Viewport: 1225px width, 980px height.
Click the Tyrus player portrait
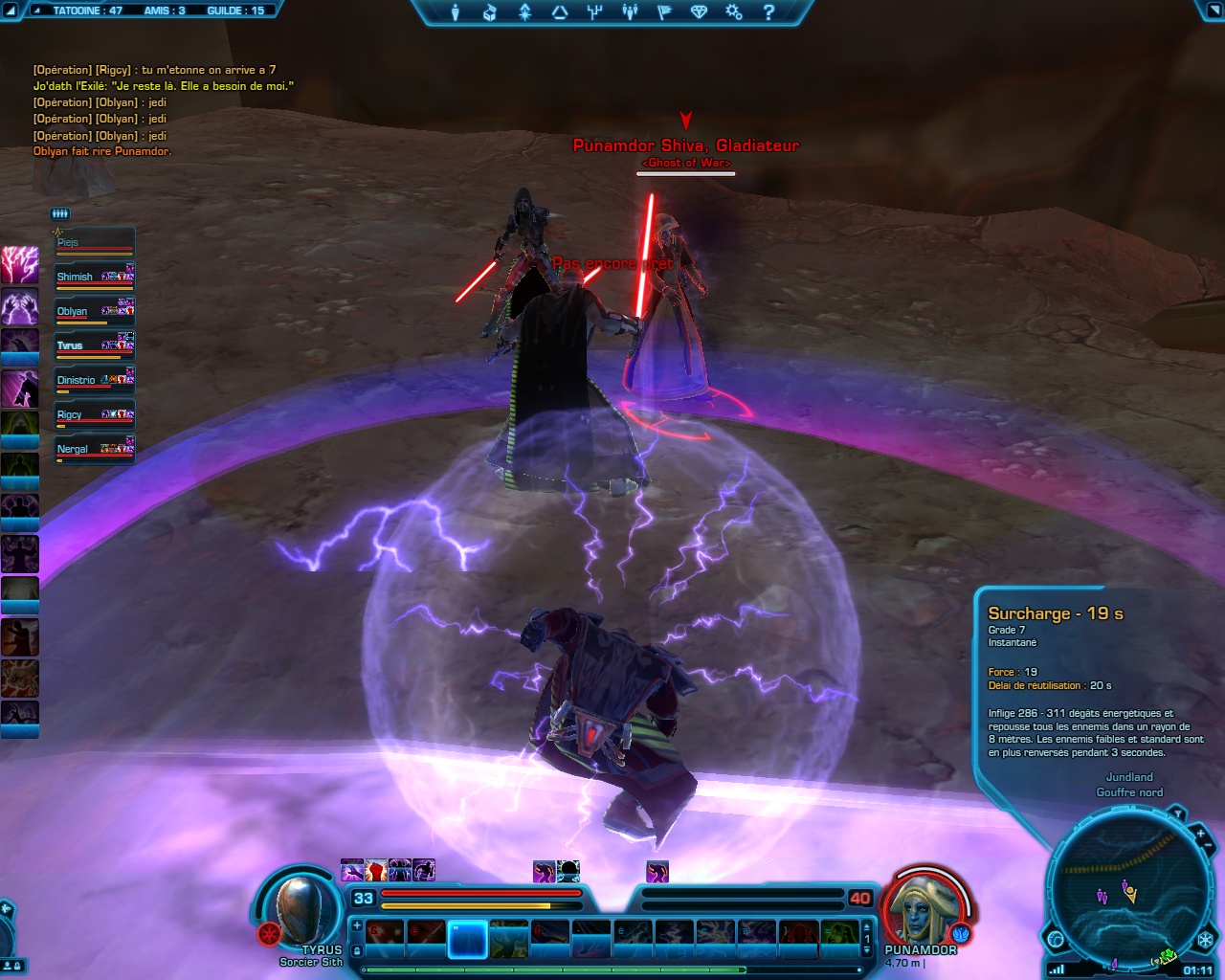[301, 909]
